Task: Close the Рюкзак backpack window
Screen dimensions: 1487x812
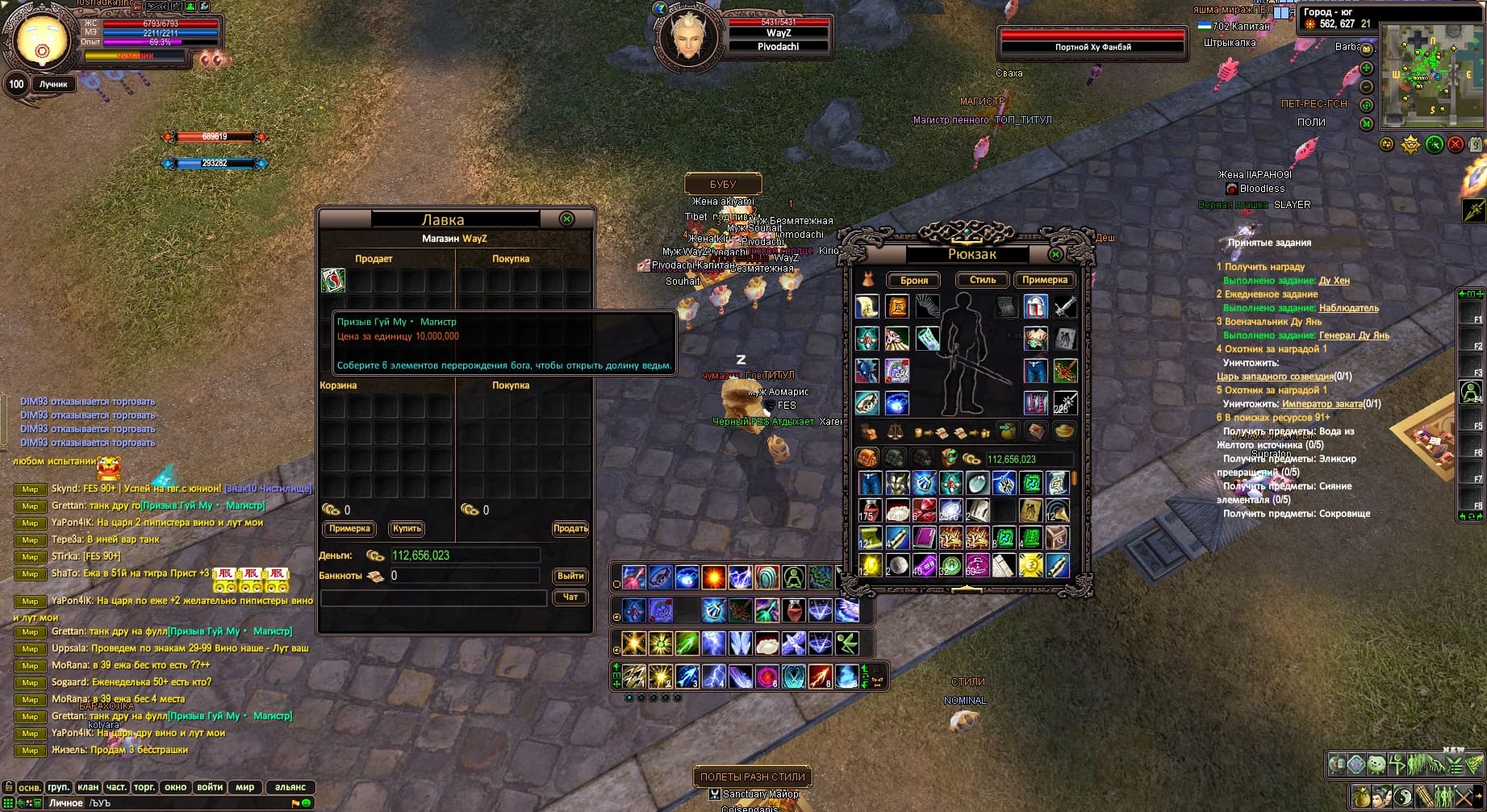Action: pos(1055,255)
